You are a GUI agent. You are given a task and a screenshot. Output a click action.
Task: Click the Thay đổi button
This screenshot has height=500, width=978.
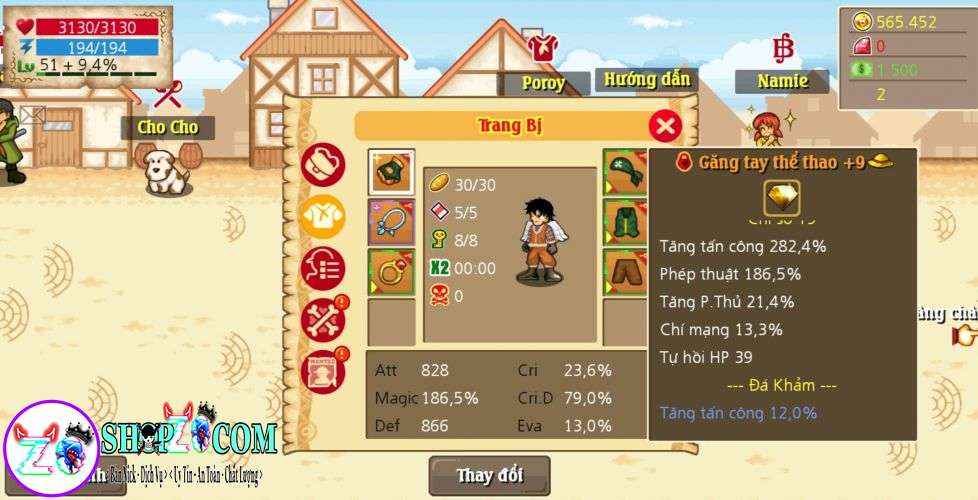tap(489, 475)
